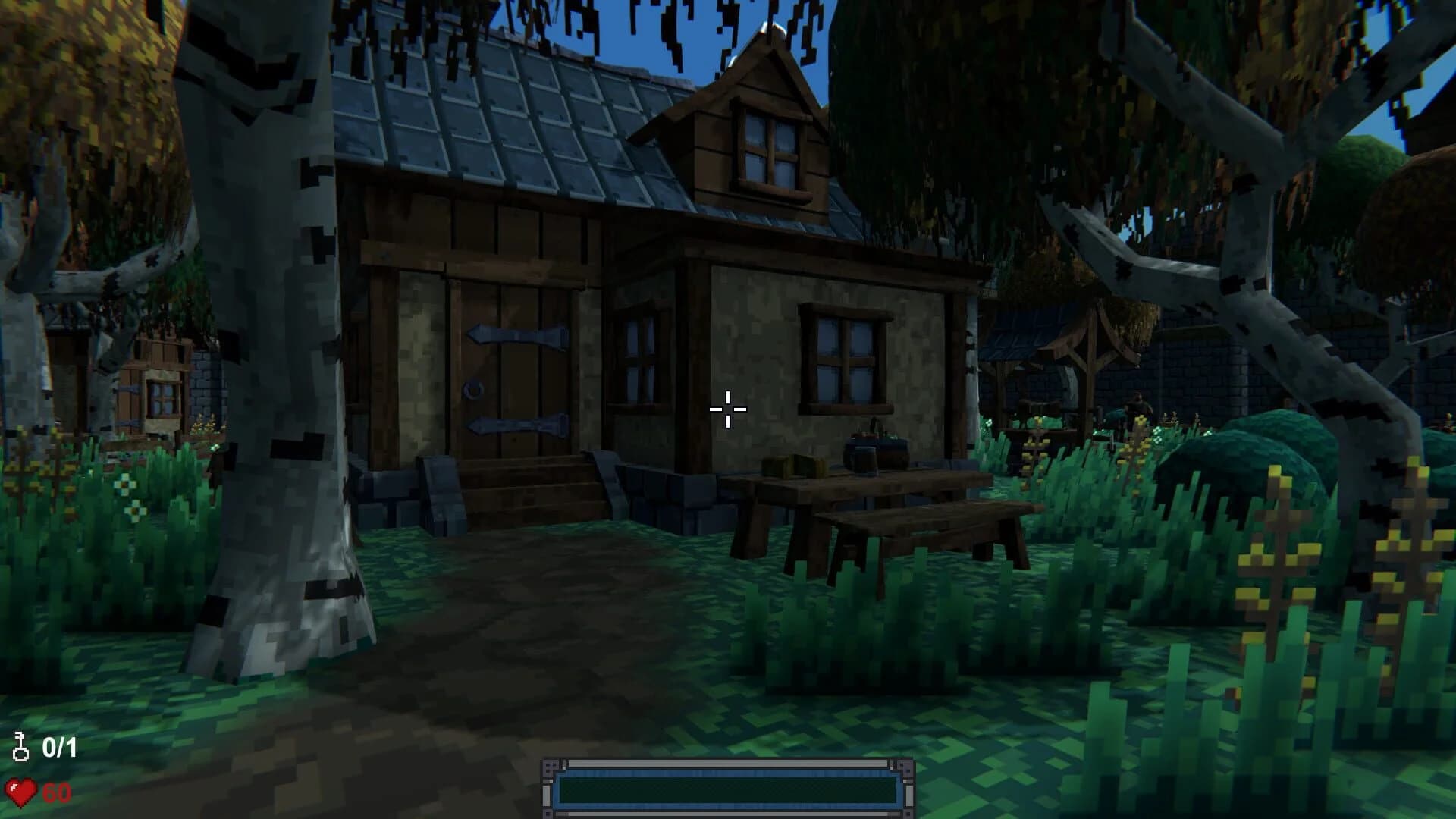Click the attic window under the gable
Viewport: 1456px width, 819px height.
pos(770,144)
